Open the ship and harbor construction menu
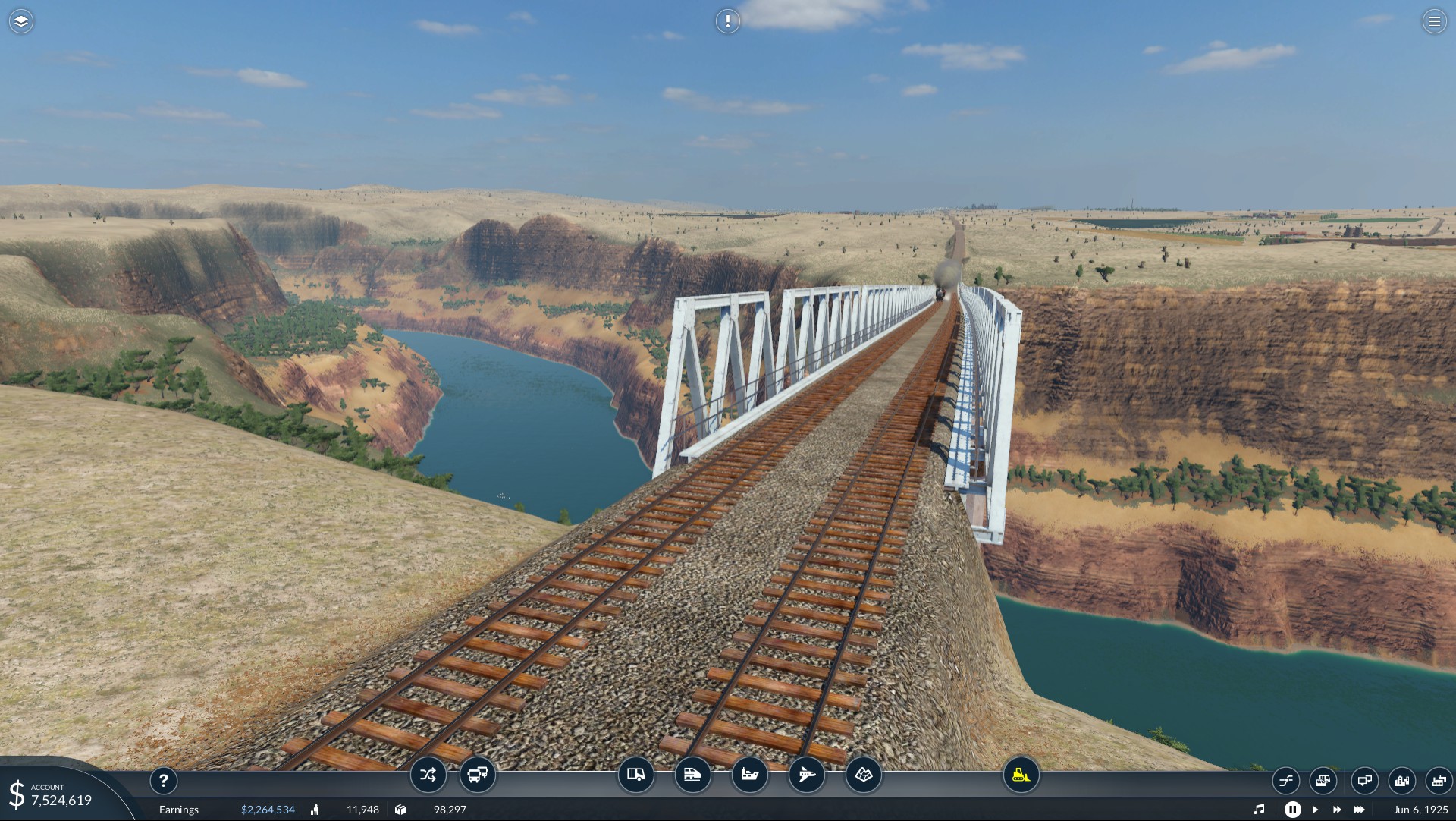 tap(749, 775)
